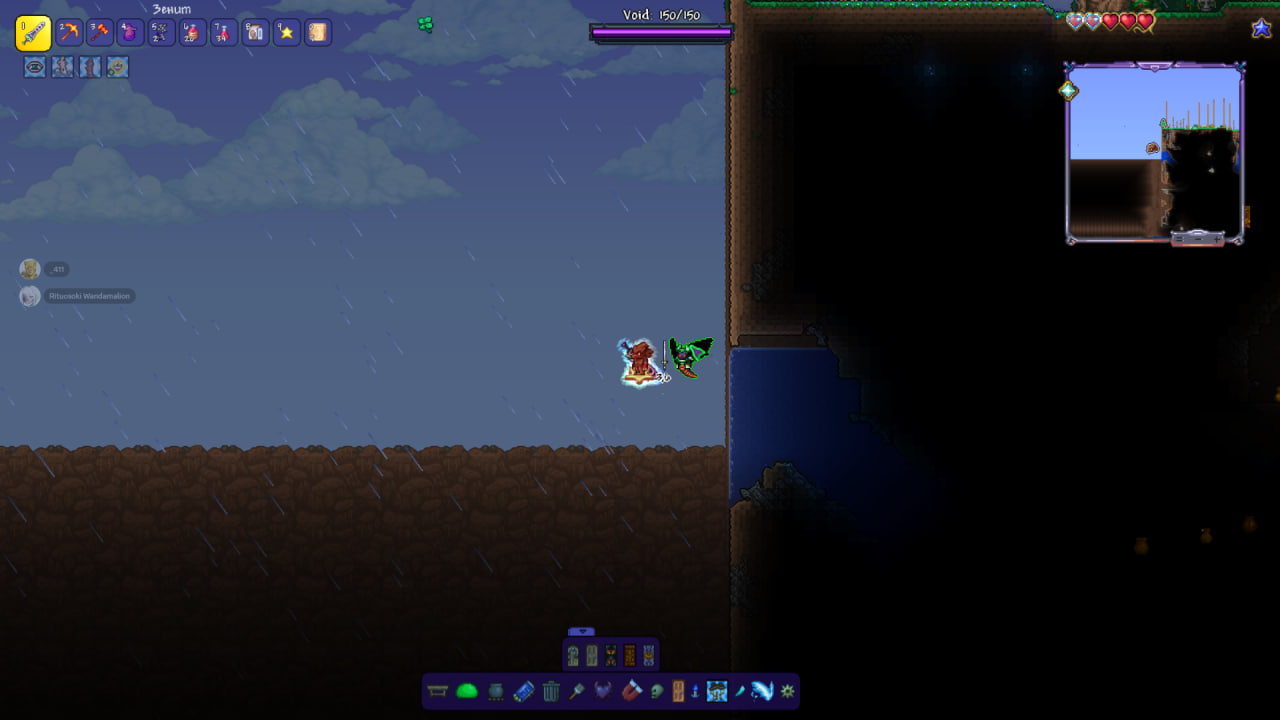Image resolution: width=1280 pixels, height=720 pixels.
Task: Select the rain cloud icon in toolbar
Action: click(x=717, y=691)
